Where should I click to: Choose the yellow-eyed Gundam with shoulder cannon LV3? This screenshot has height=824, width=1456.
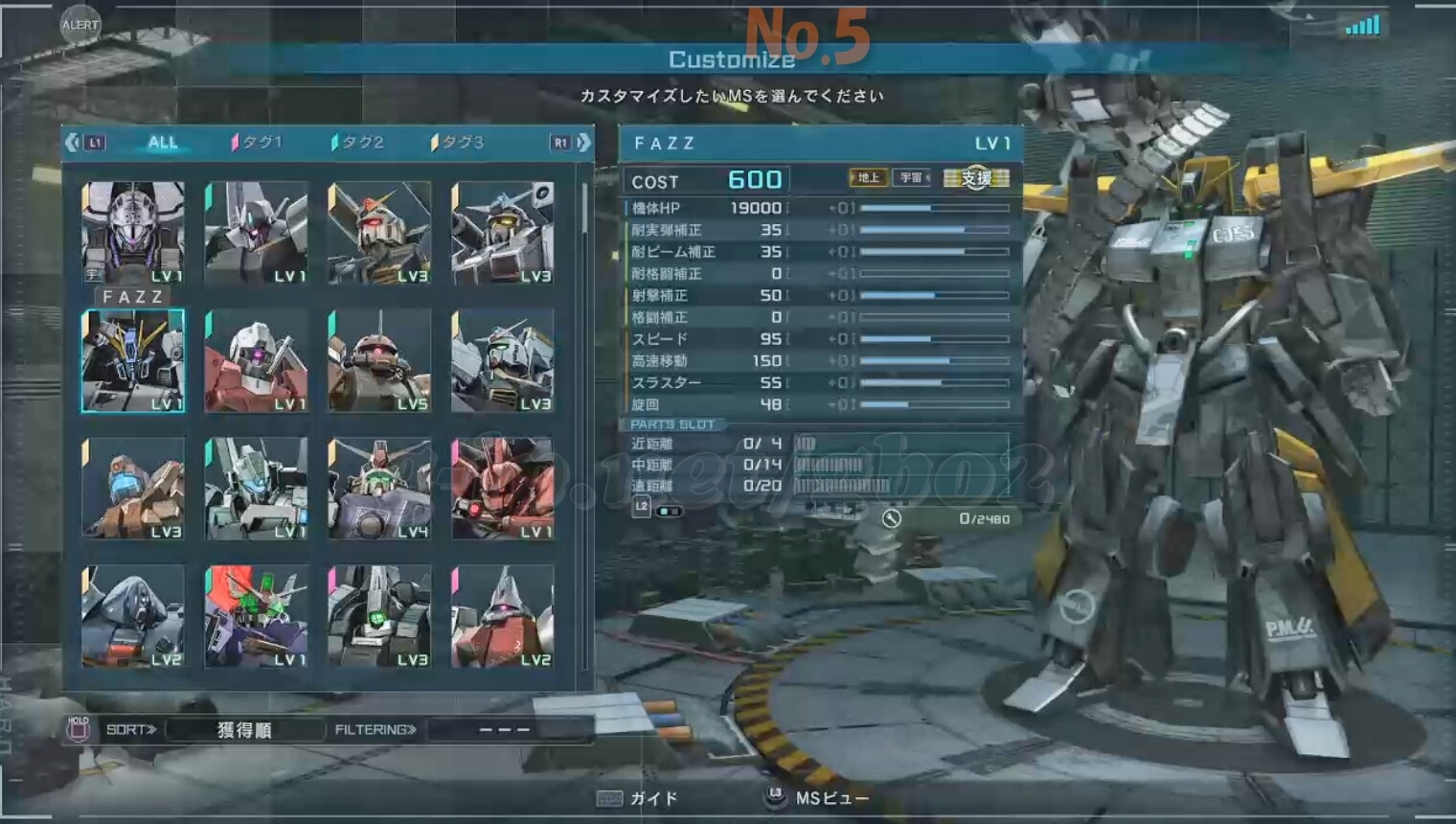click(x=503, y=233)
